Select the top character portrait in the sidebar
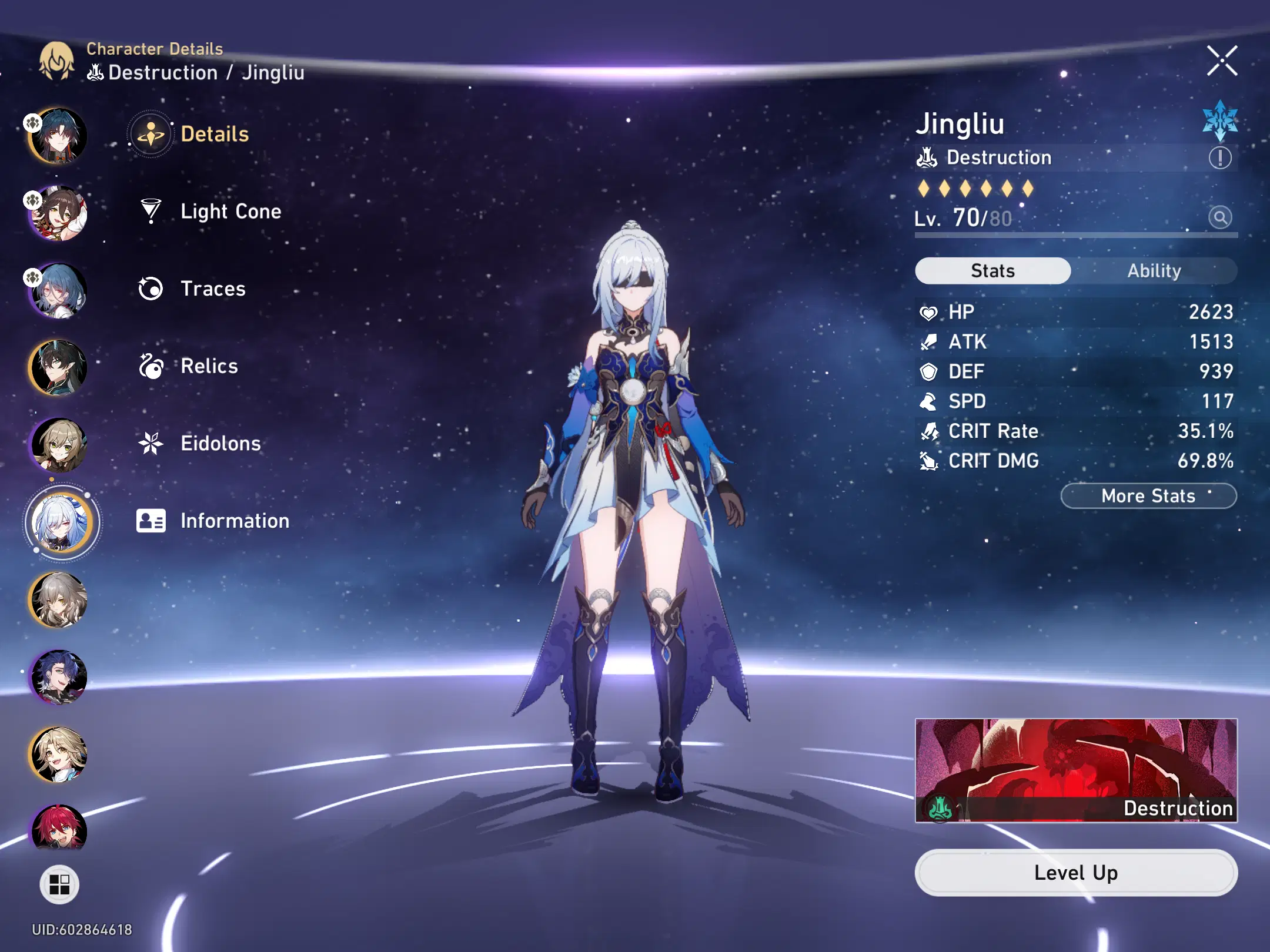The image size is (1270, 952). 59,135
